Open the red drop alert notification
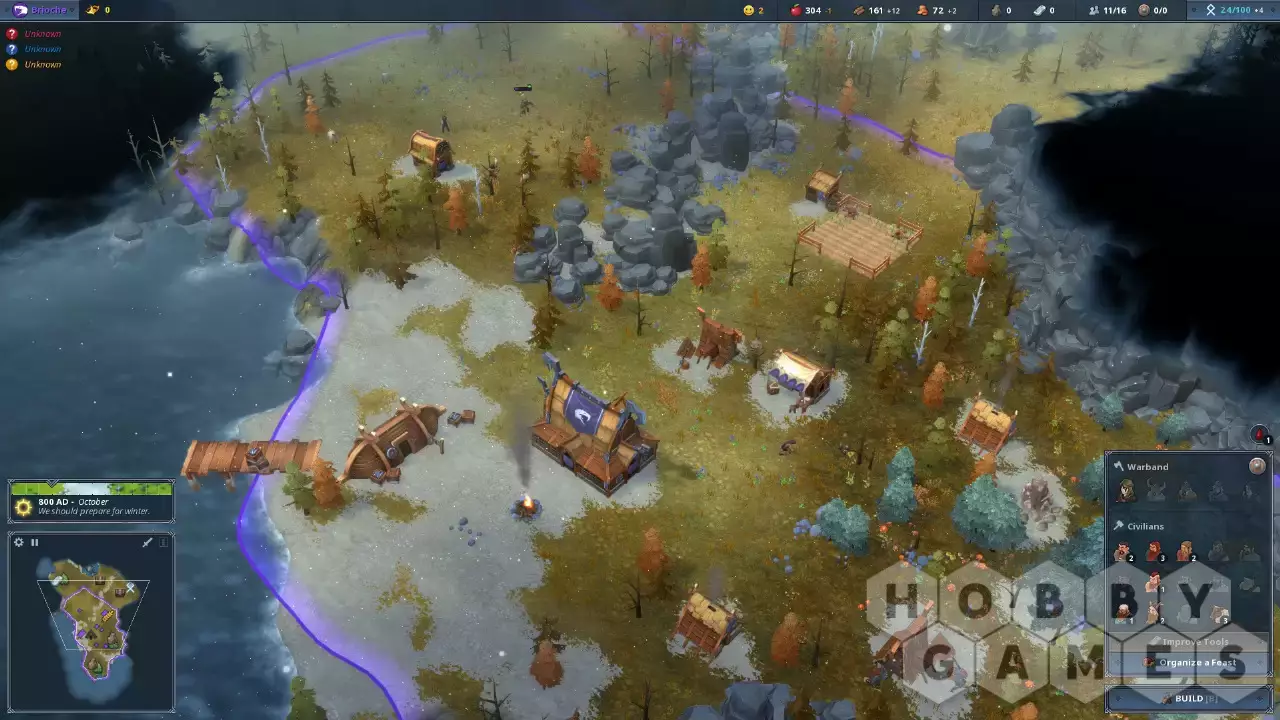Viewport: 1280px width, 720px height. pos(1260,435)
